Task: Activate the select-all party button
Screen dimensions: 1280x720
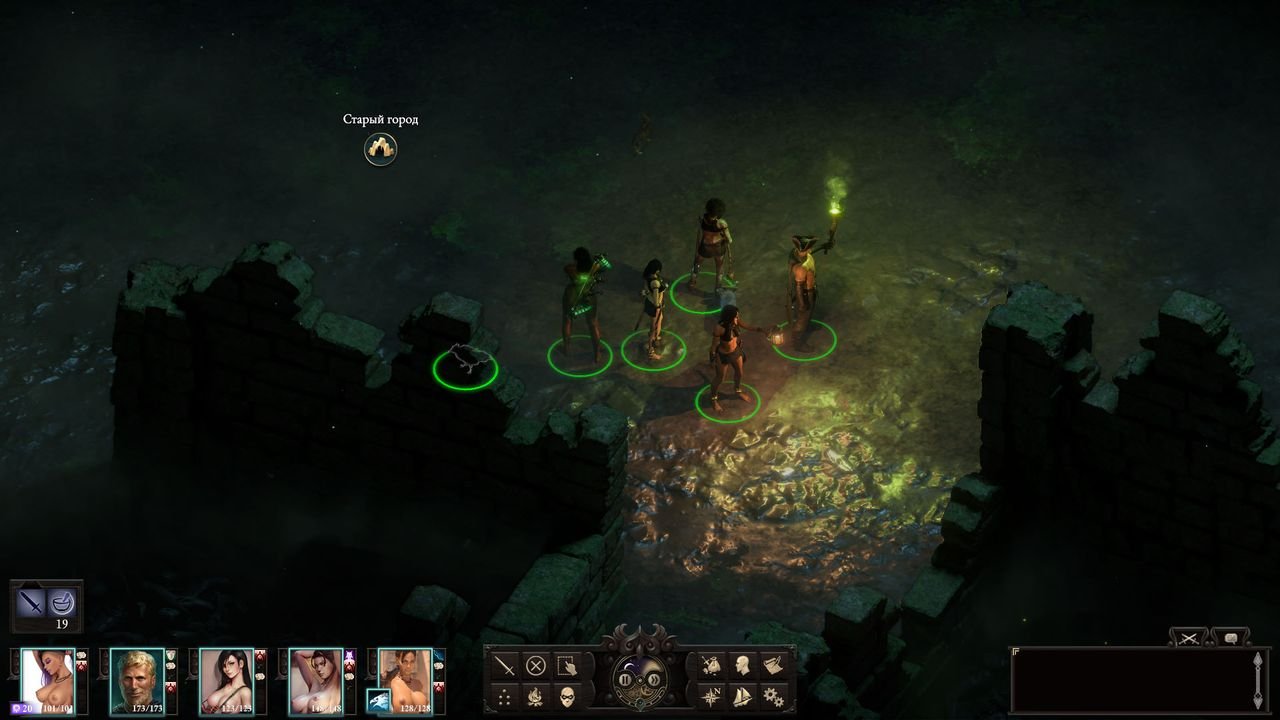Action: [x=567, y=665]
